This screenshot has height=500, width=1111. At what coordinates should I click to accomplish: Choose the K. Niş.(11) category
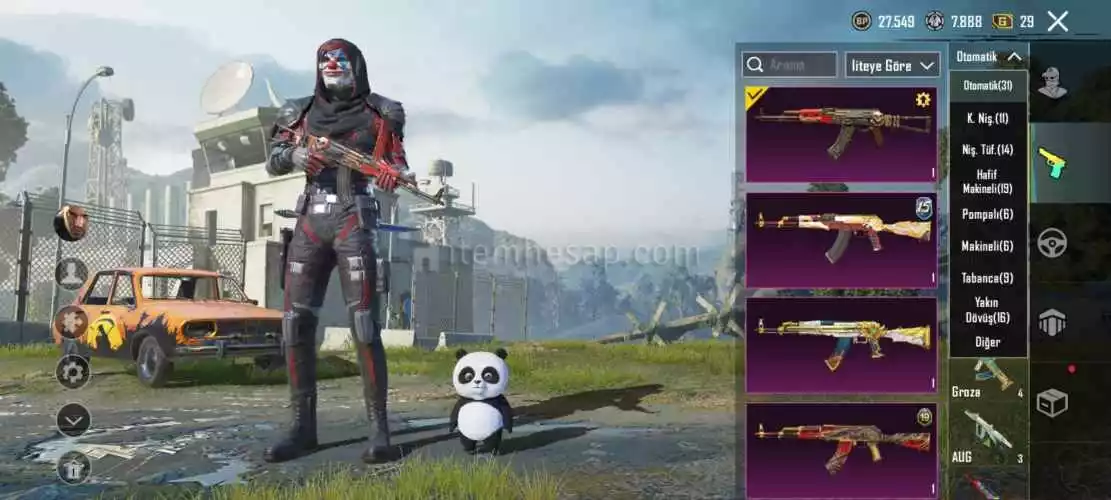coord(988,118)
